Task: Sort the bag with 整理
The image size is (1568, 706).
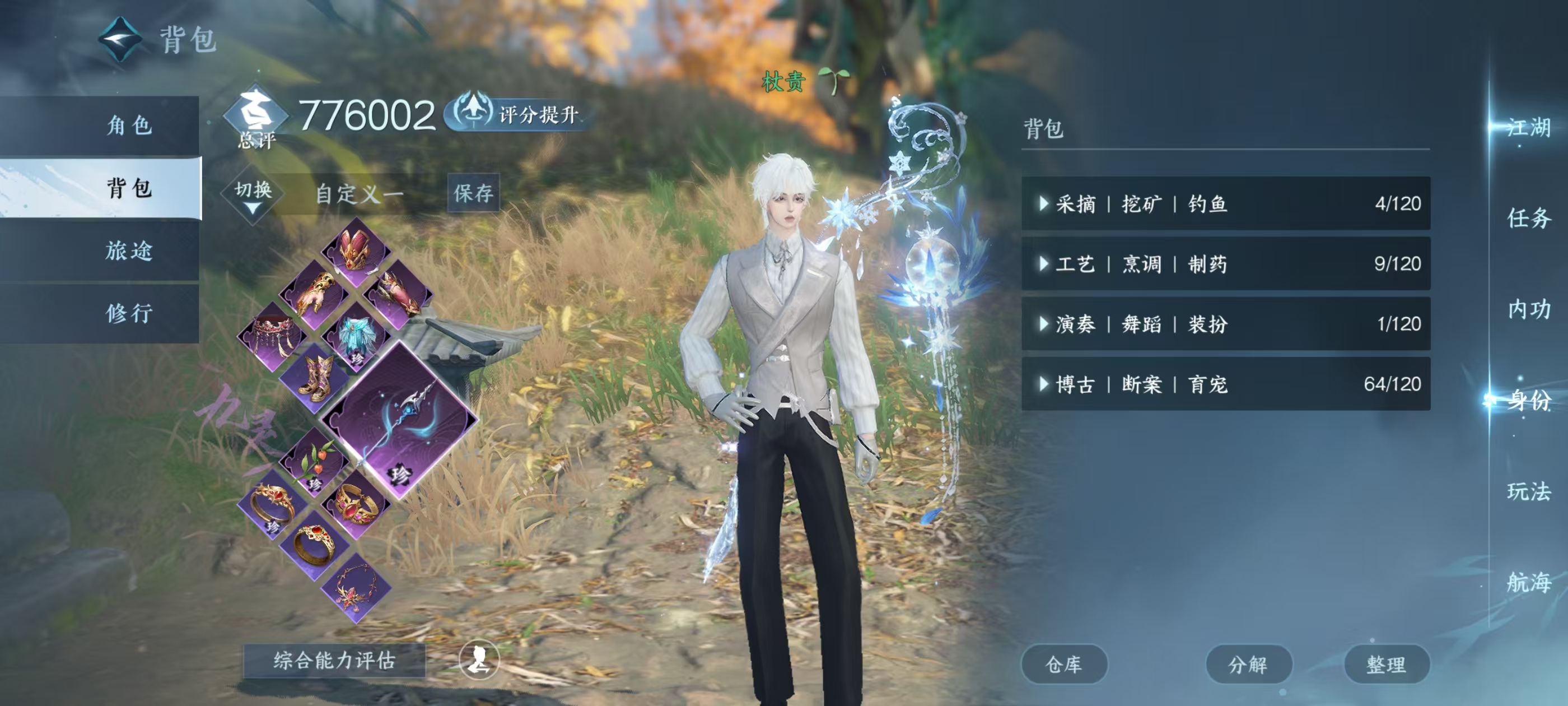Action: pyautogui.click(x=1386, y=665)
